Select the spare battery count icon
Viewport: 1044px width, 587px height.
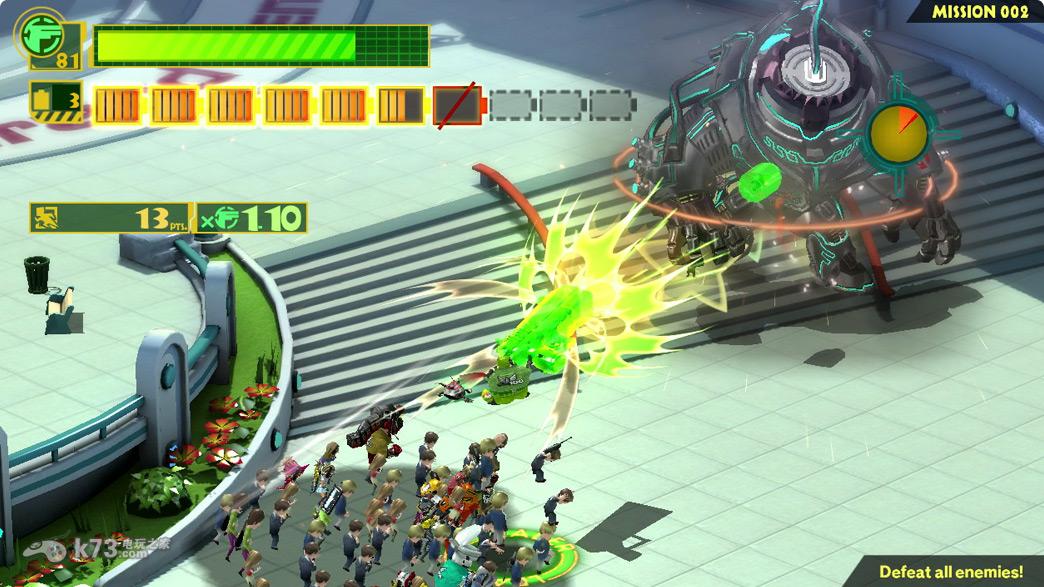pos(56,101)
